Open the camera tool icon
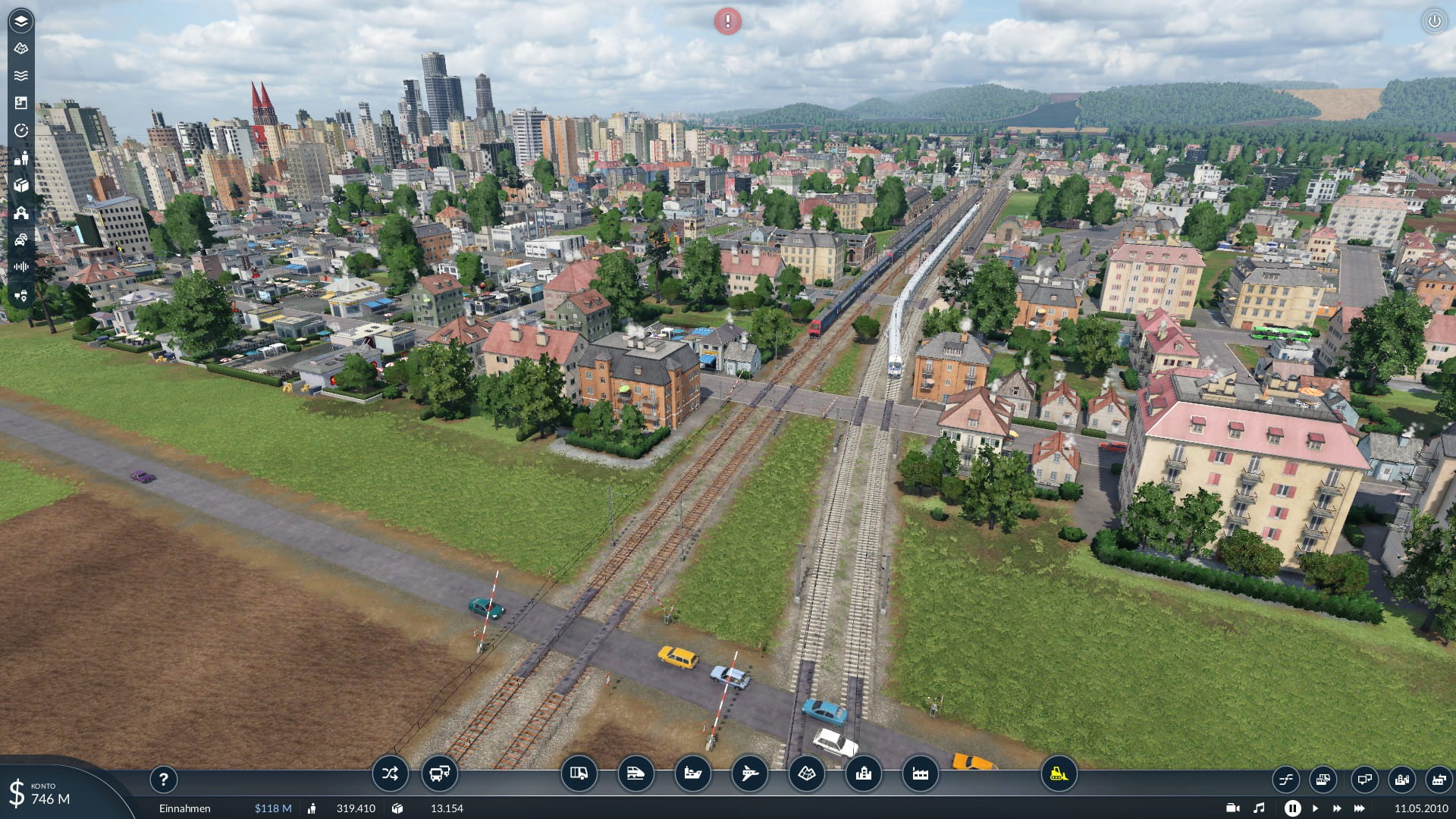Viewport: 1456px width, 819px height. tap(1233, 808)
